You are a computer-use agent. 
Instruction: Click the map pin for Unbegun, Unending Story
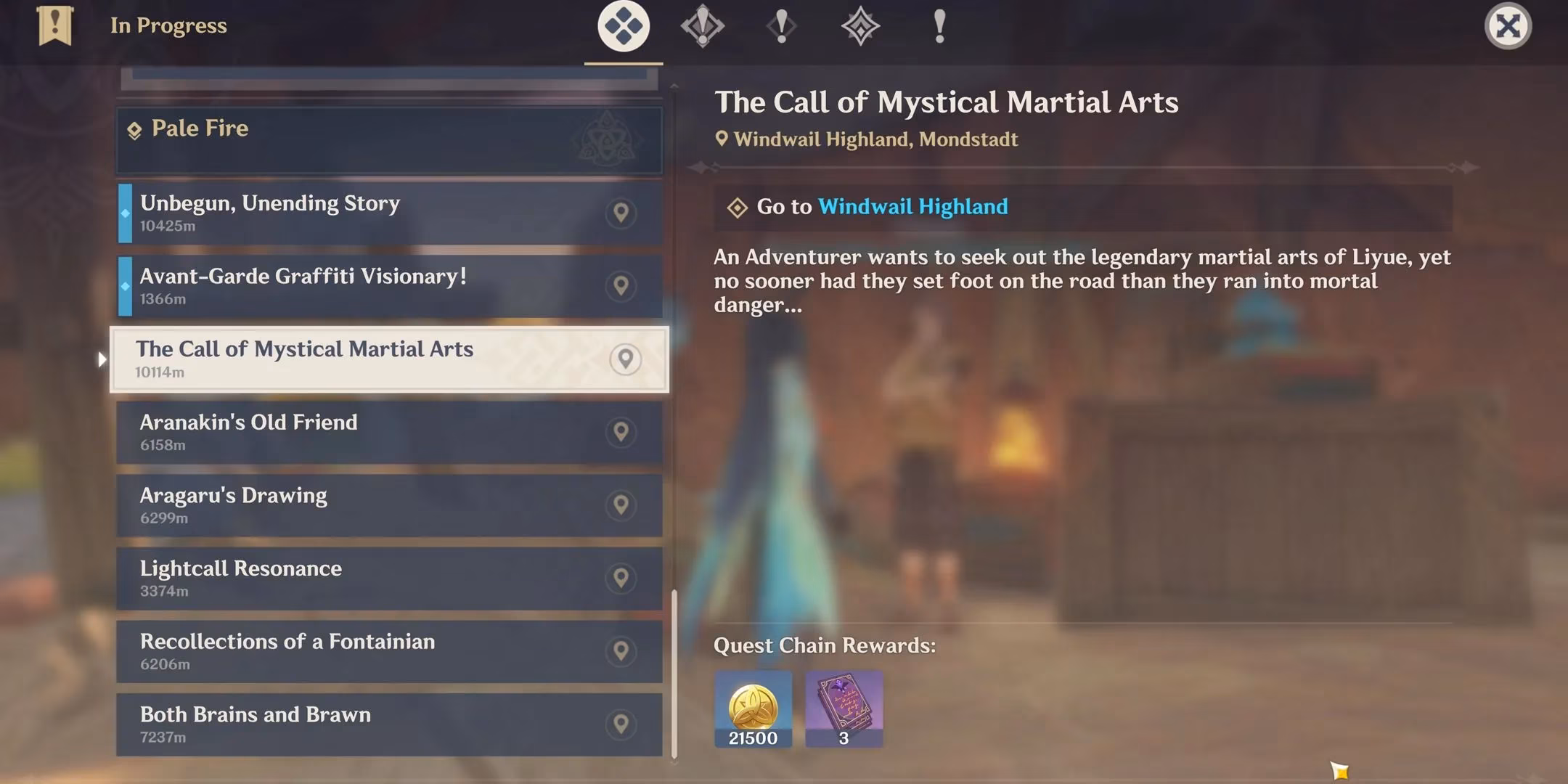[x=621, y=213]
